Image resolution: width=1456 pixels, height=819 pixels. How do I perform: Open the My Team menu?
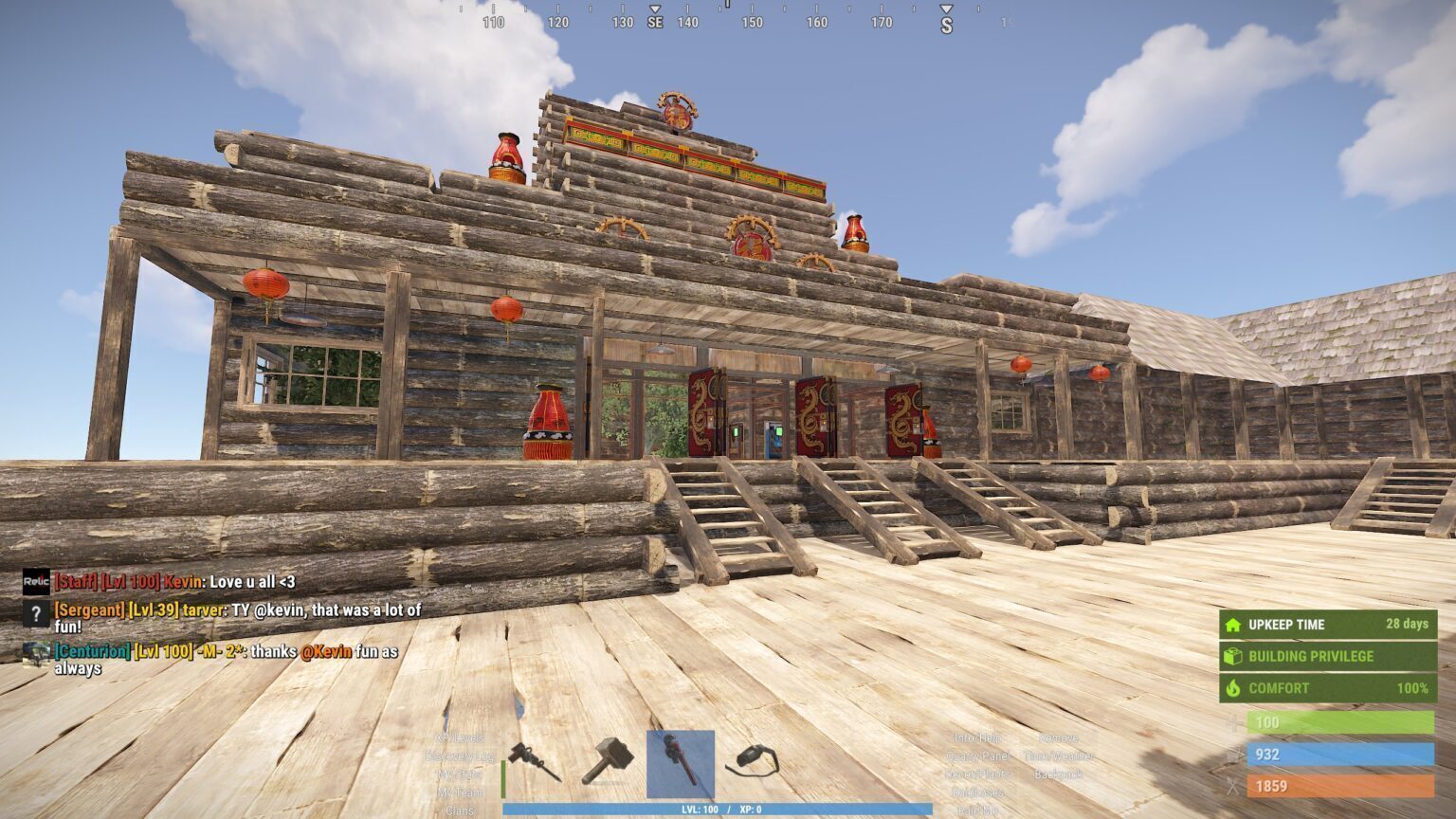click(460, 792)
